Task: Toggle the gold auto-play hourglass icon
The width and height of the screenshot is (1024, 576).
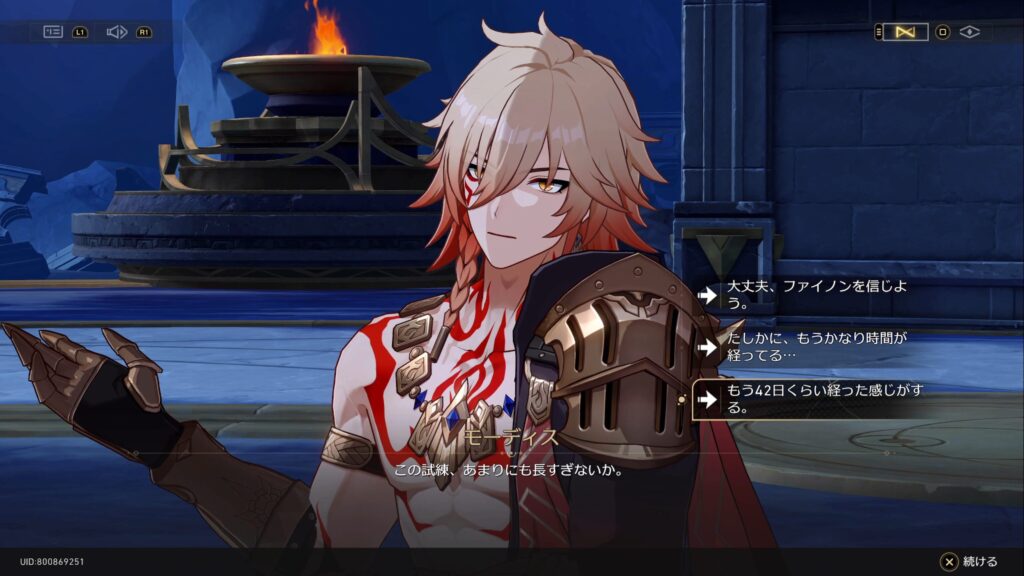Action: [x=906, y=32]
